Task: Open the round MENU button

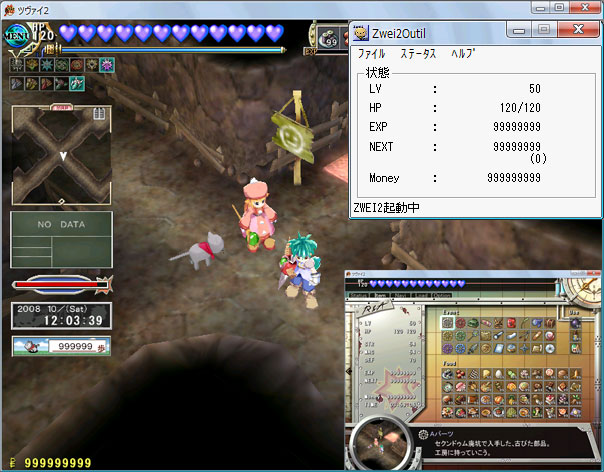Action: point(17,33)
